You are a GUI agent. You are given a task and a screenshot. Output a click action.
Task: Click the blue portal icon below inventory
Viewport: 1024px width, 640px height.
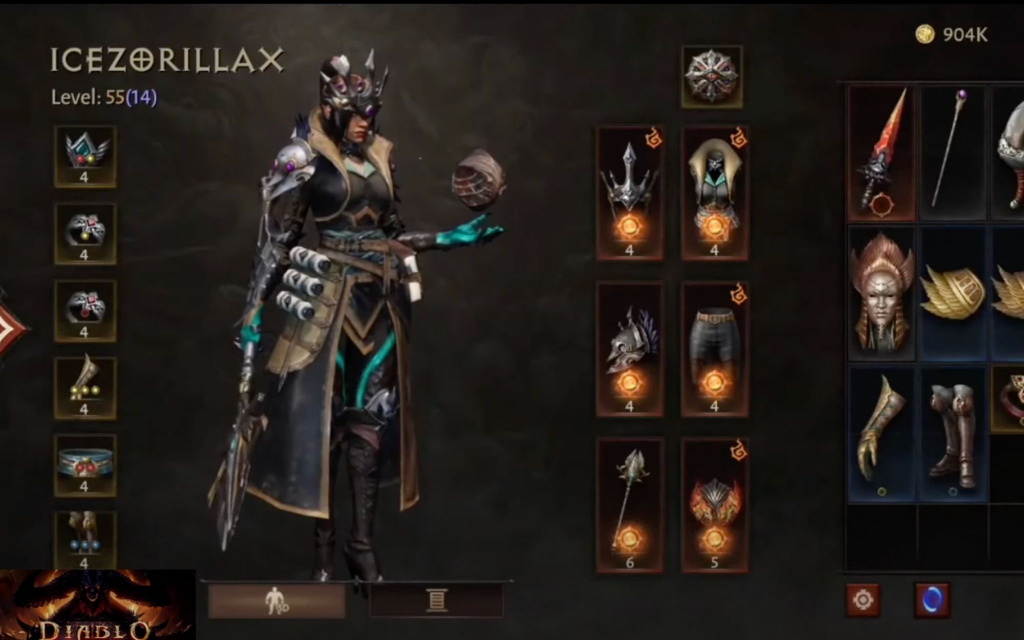[x=932, y=600]
